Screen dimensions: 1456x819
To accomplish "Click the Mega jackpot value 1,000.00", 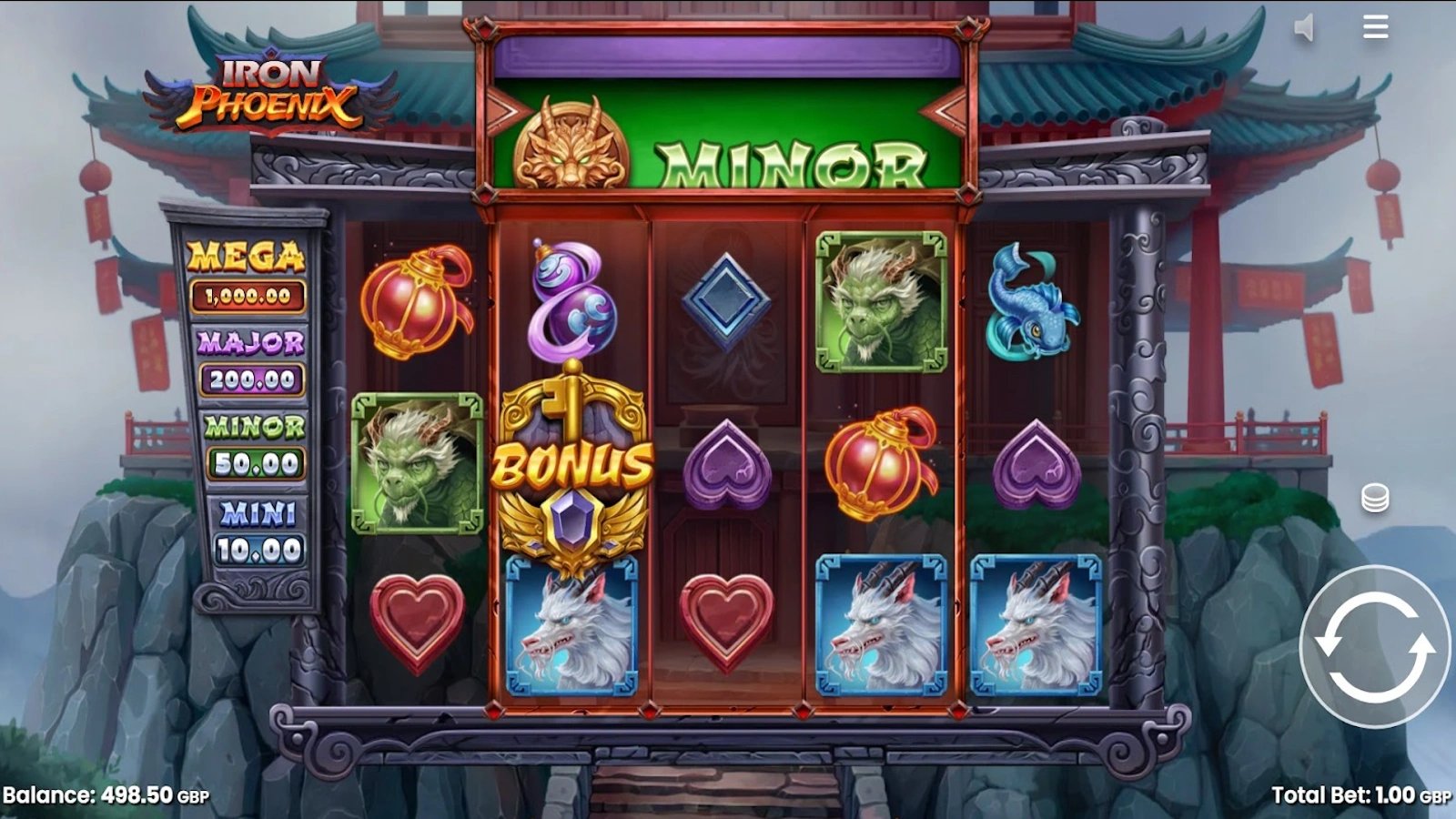I will click(x=248, y=296).
